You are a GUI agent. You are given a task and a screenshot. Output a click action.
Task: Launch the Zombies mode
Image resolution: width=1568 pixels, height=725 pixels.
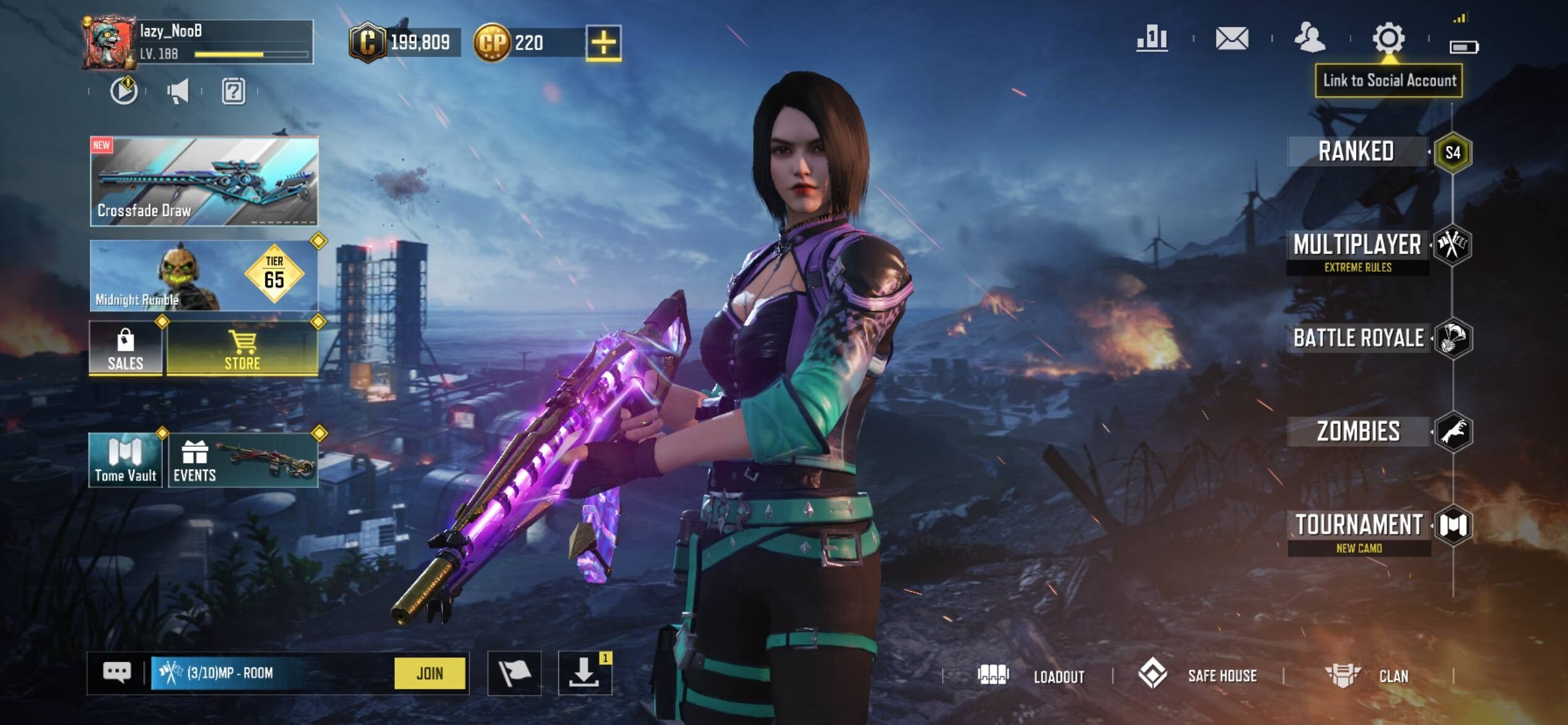(x=1359, y=431)
